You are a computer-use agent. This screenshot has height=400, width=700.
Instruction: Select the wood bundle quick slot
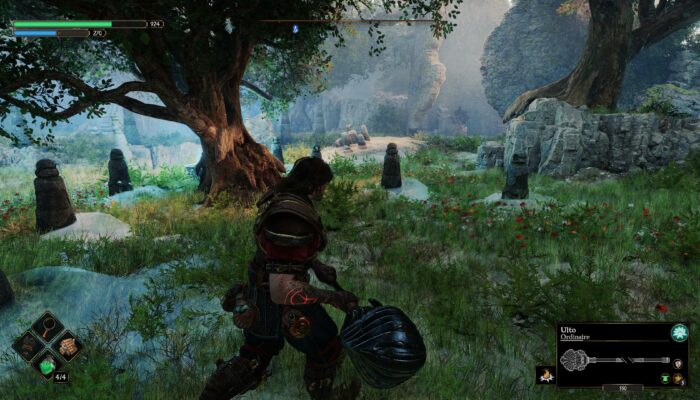point(67,347)
